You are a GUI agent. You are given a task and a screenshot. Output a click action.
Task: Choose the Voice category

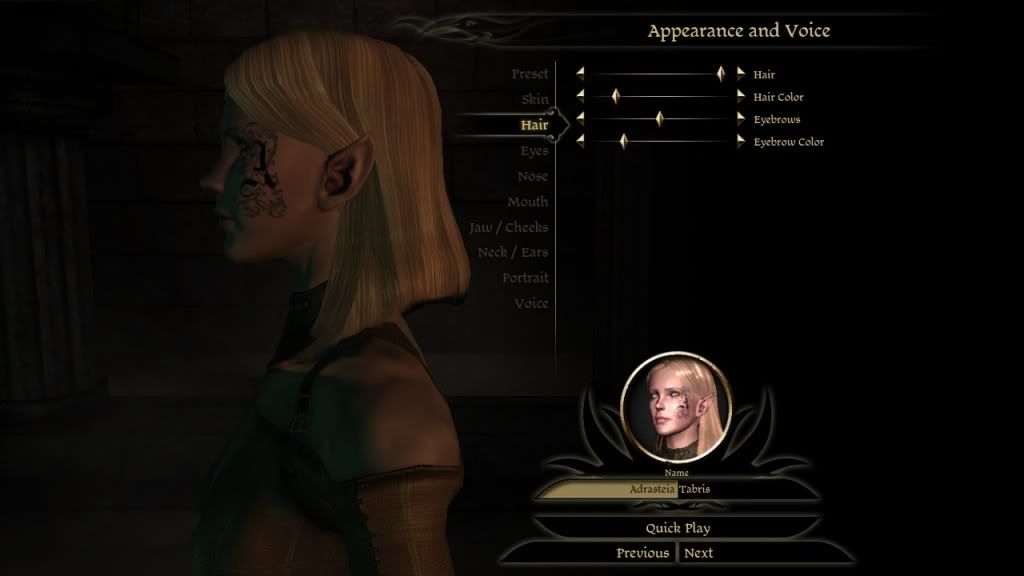click(x=531, y=303)
